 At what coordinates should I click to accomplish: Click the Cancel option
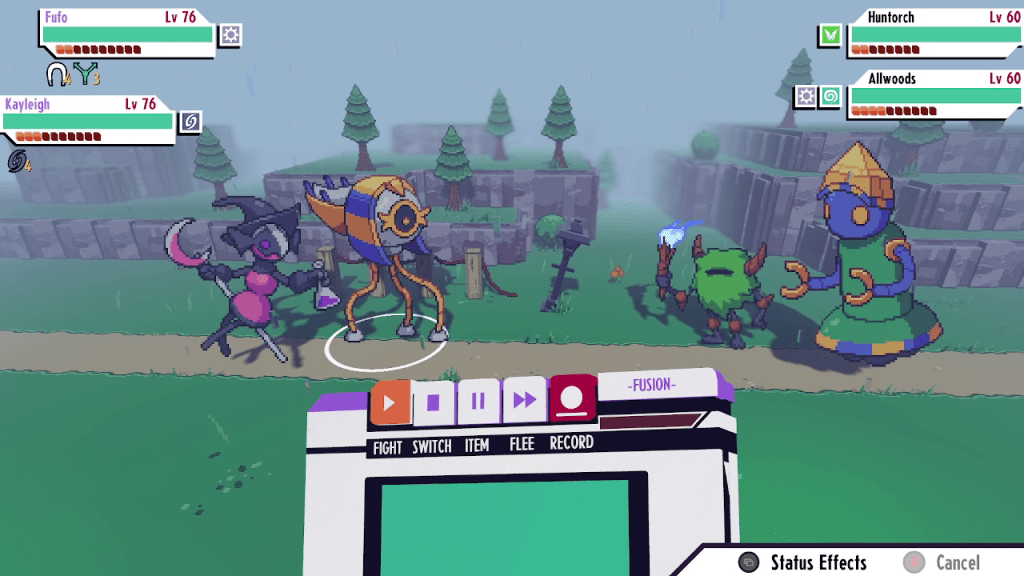point(943,563)
